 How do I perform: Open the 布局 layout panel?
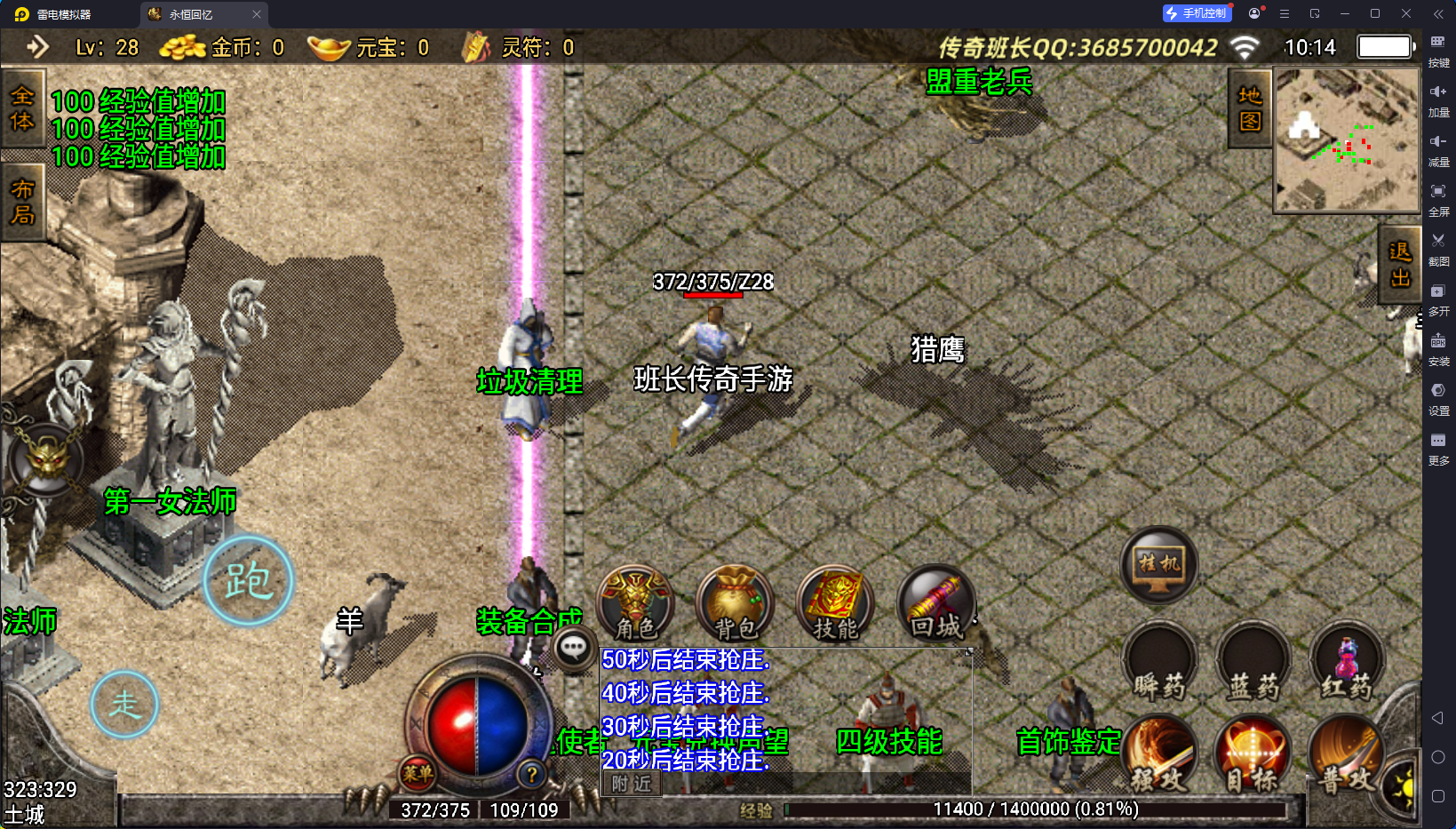22,203
